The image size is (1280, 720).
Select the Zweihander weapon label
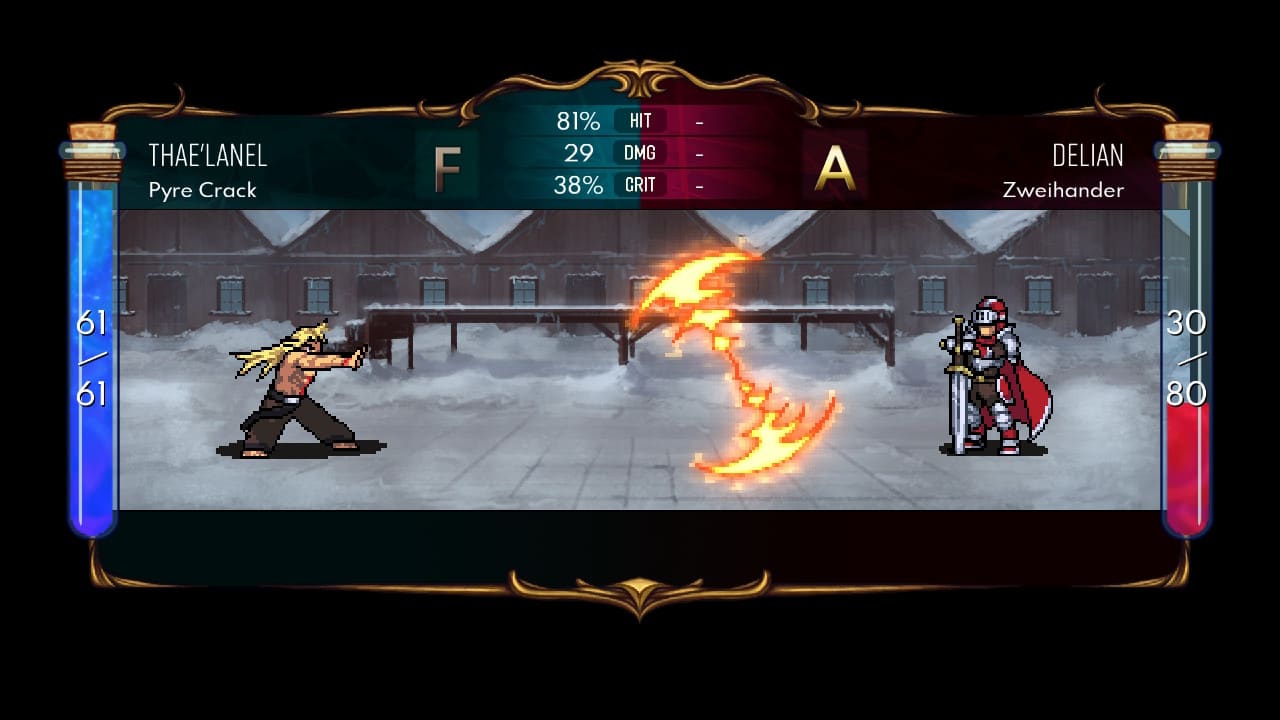1064,190
